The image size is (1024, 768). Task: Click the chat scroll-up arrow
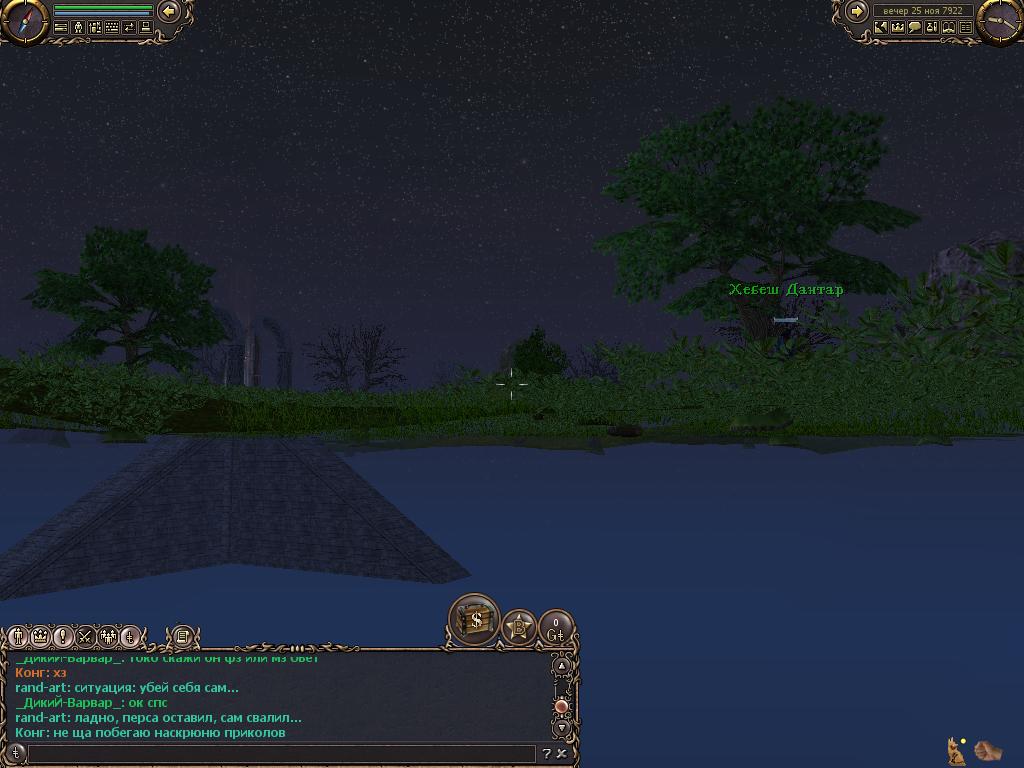pyautogui.click(x=562, y=666)
